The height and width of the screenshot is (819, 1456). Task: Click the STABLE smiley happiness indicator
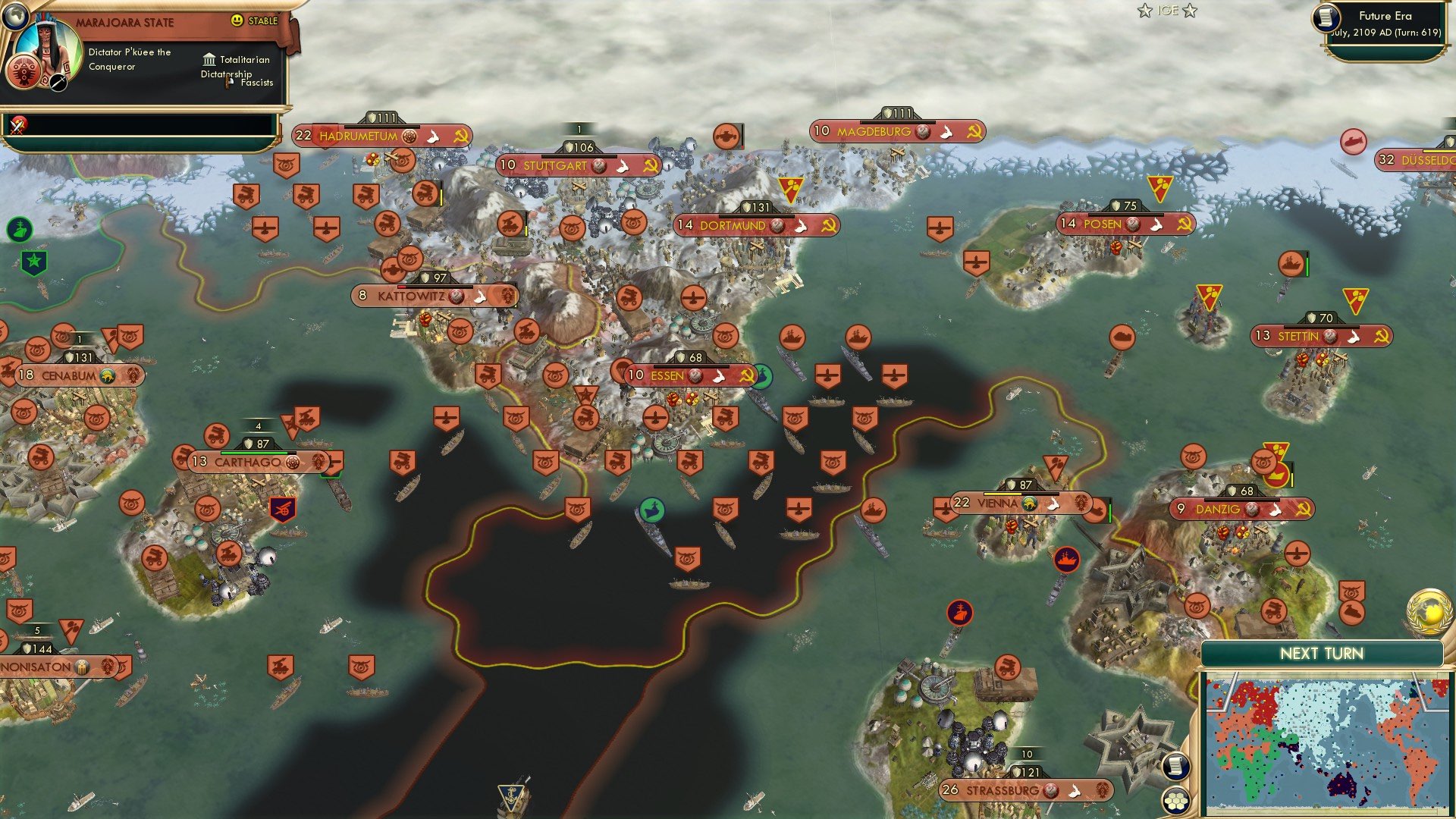tap(238, 22)
